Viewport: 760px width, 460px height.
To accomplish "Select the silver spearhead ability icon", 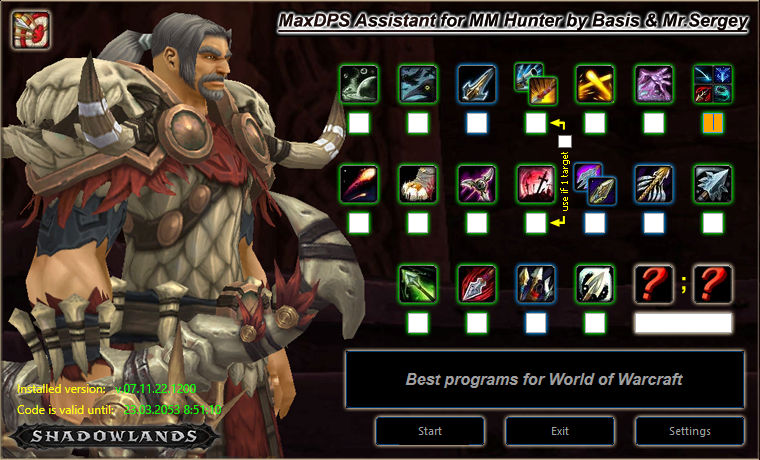I will tap(713, 184).
